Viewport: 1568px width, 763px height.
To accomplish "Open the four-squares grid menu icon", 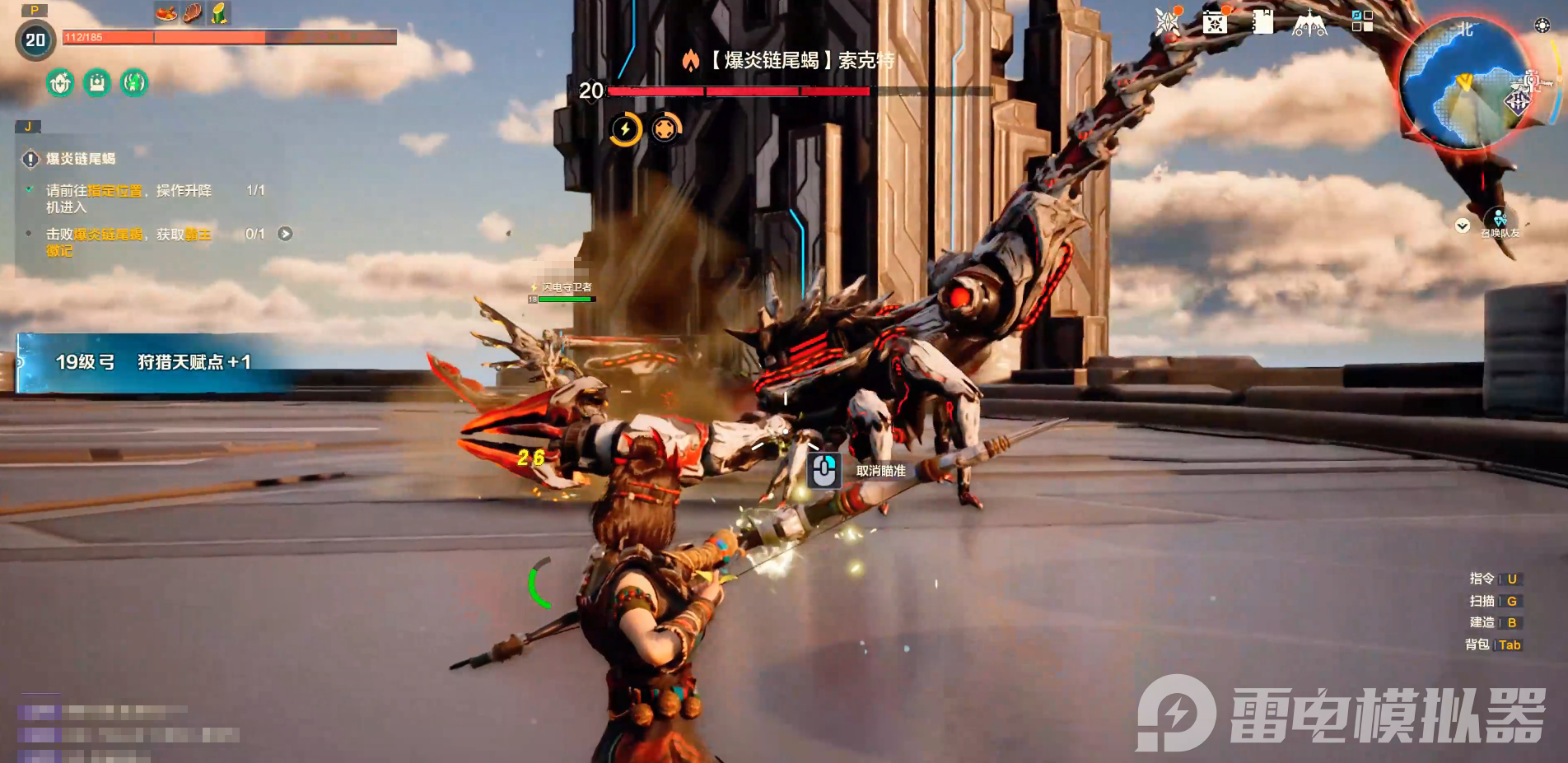I will click(x=1362, y=21).
